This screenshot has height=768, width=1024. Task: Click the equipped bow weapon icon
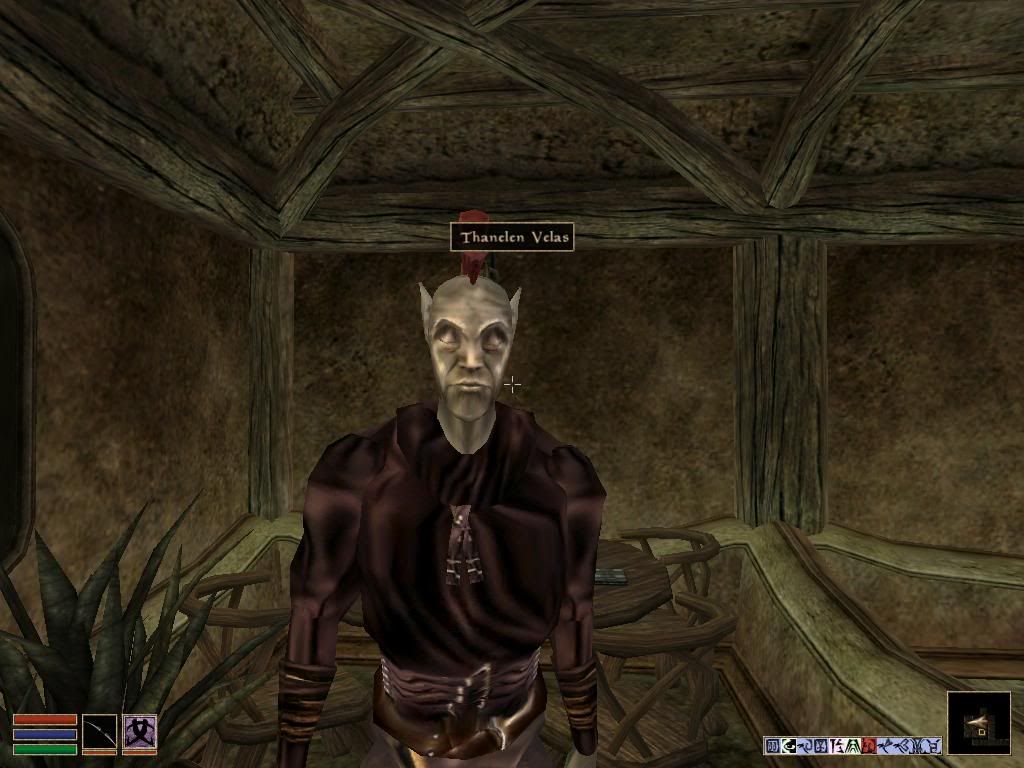(x=99, y=733)
